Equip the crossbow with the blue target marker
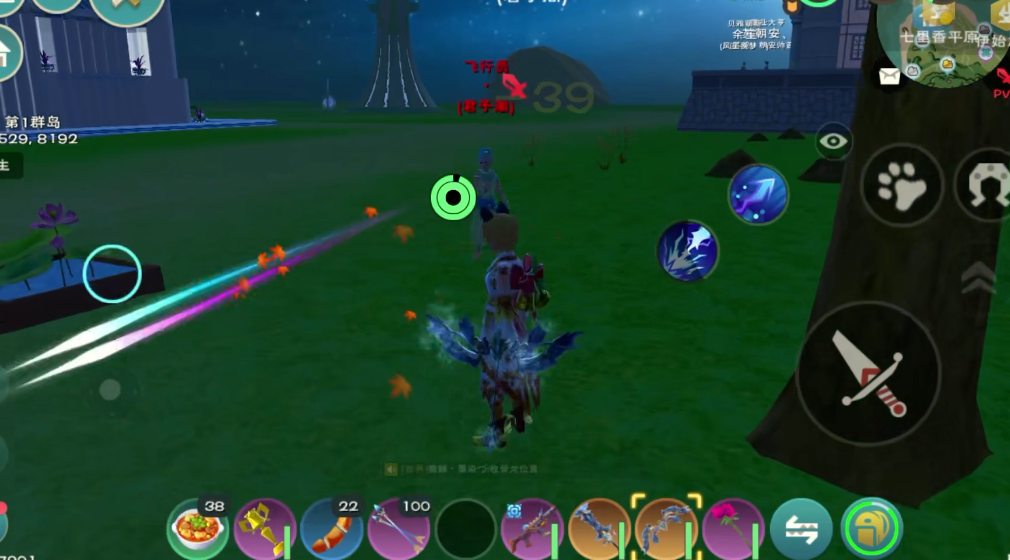Image resolution: width=1010 pixels, height=560 pixels. (x=533, y=530)
